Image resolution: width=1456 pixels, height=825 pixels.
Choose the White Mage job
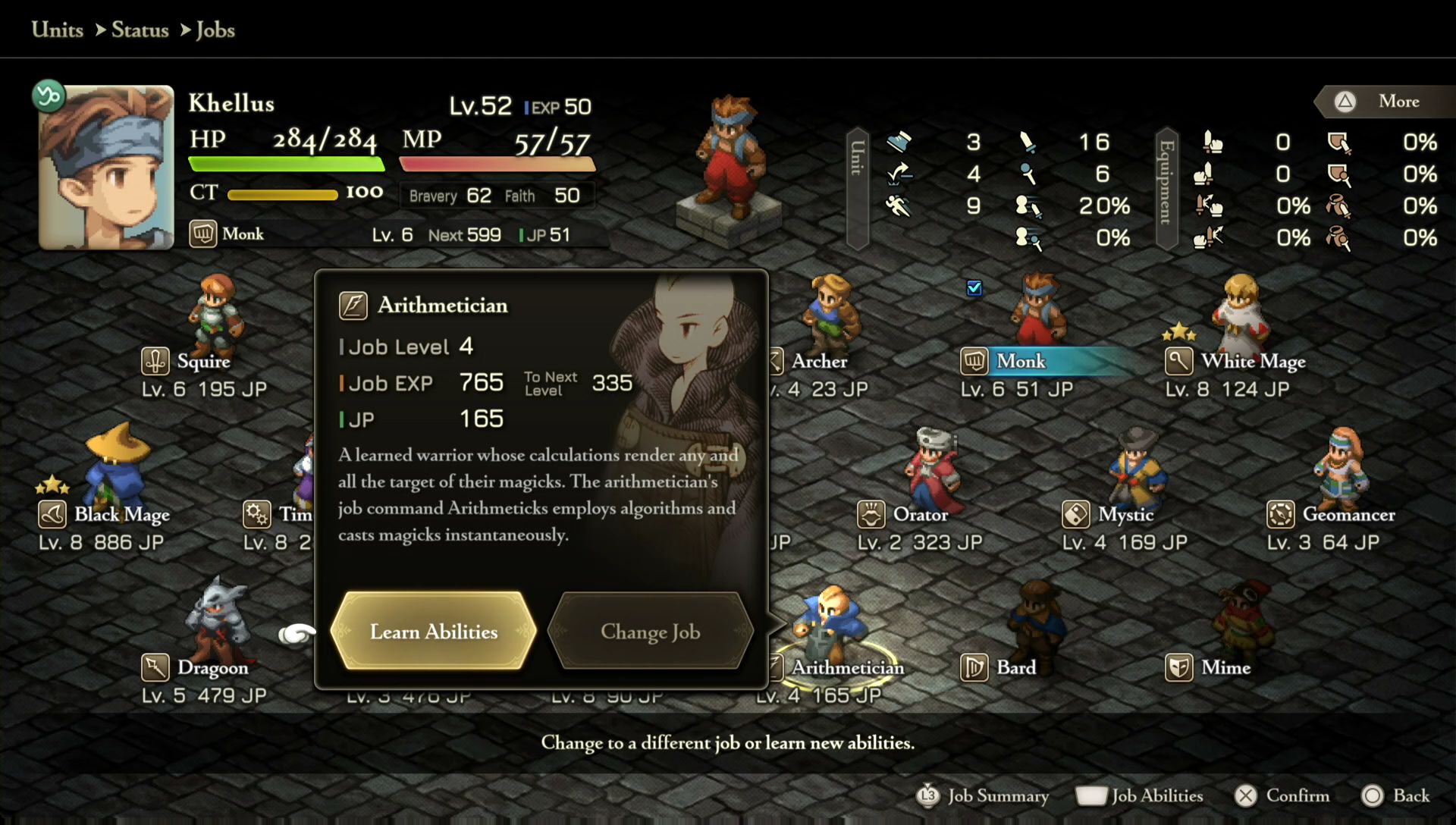pyautogui.click(x=1253, y=361)
